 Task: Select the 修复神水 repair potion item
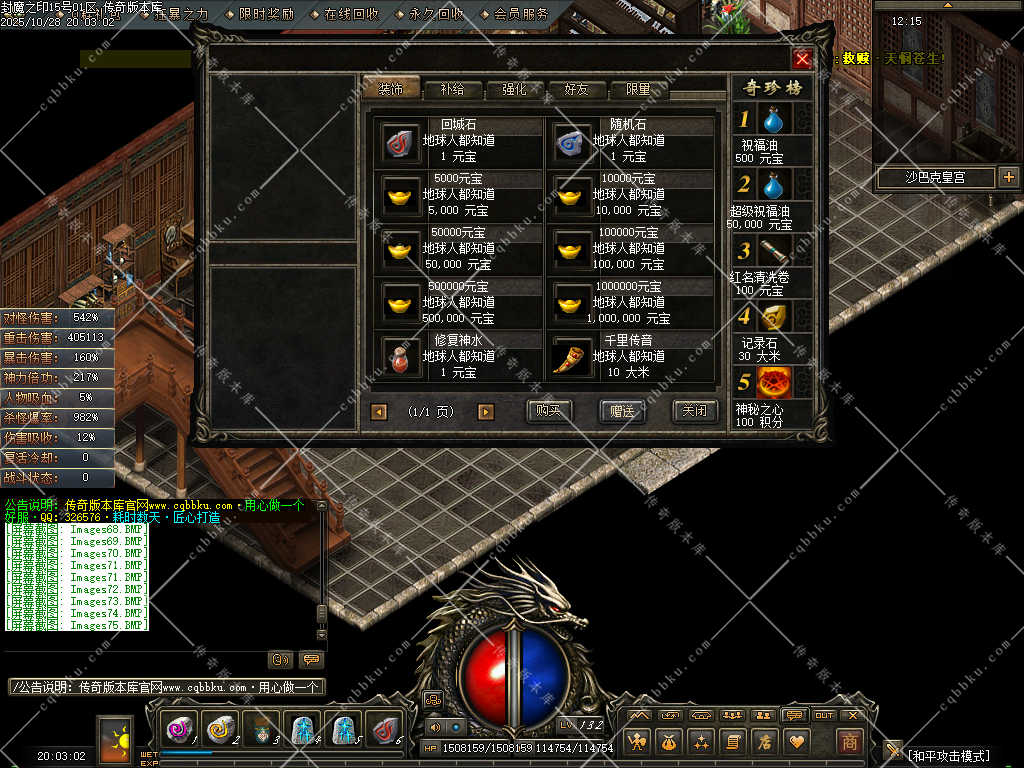(x=401, y=356)
